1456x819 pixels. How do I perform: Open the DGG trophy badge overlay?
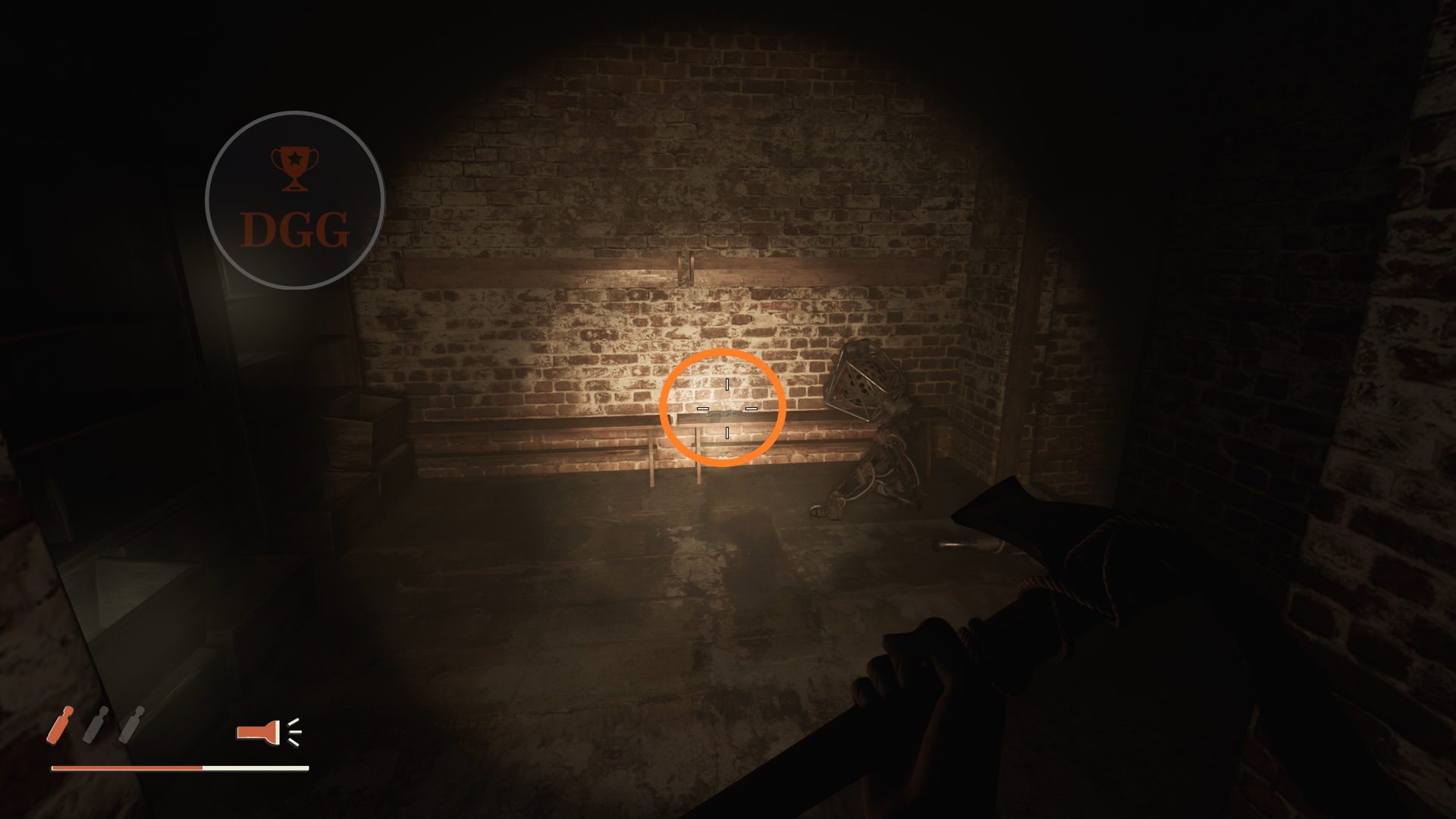295,200
